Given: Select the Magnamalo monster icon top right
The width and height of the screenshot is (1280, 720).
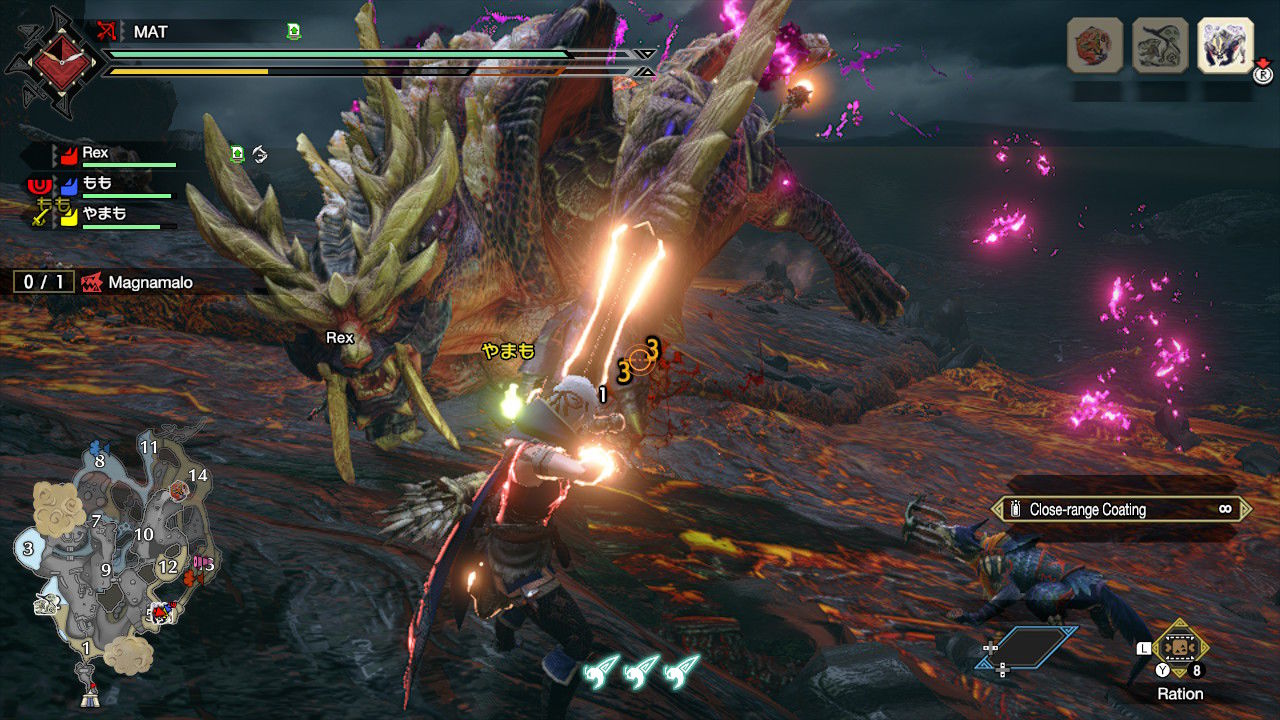Looking at the screenshot, I should pos(1223,47).
